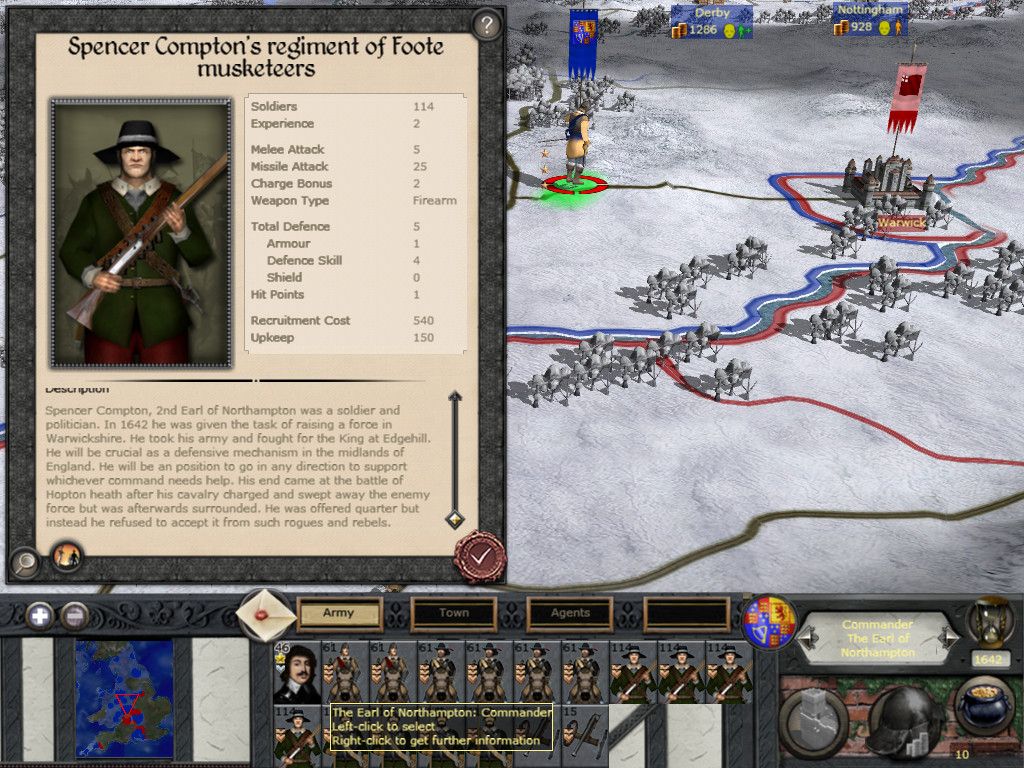Select the Earl of Northampton commander portrait card

click(297, 672)
